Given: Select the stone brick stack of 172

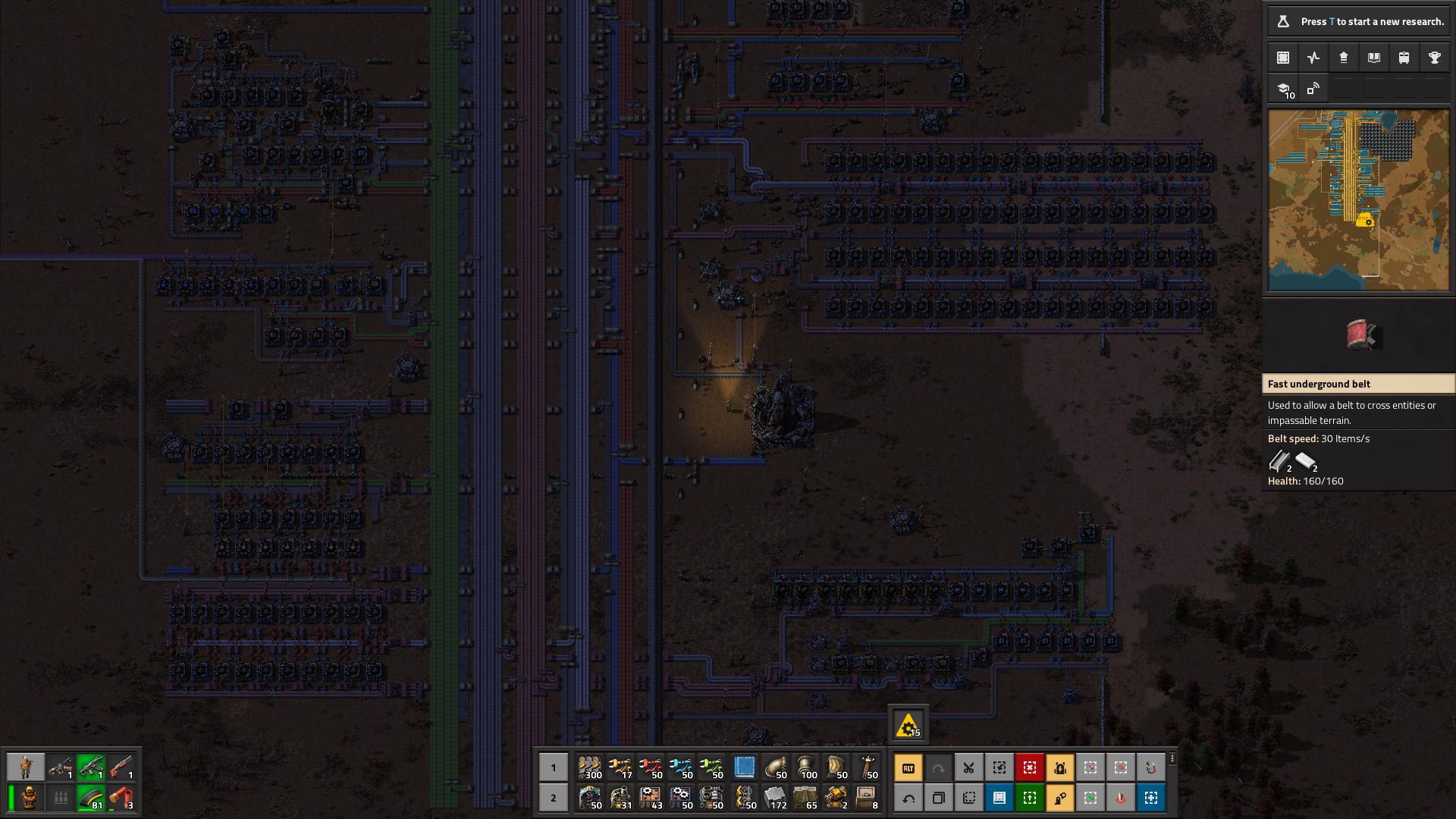Looking at the screenshot, I should click(x=775, y=798).
